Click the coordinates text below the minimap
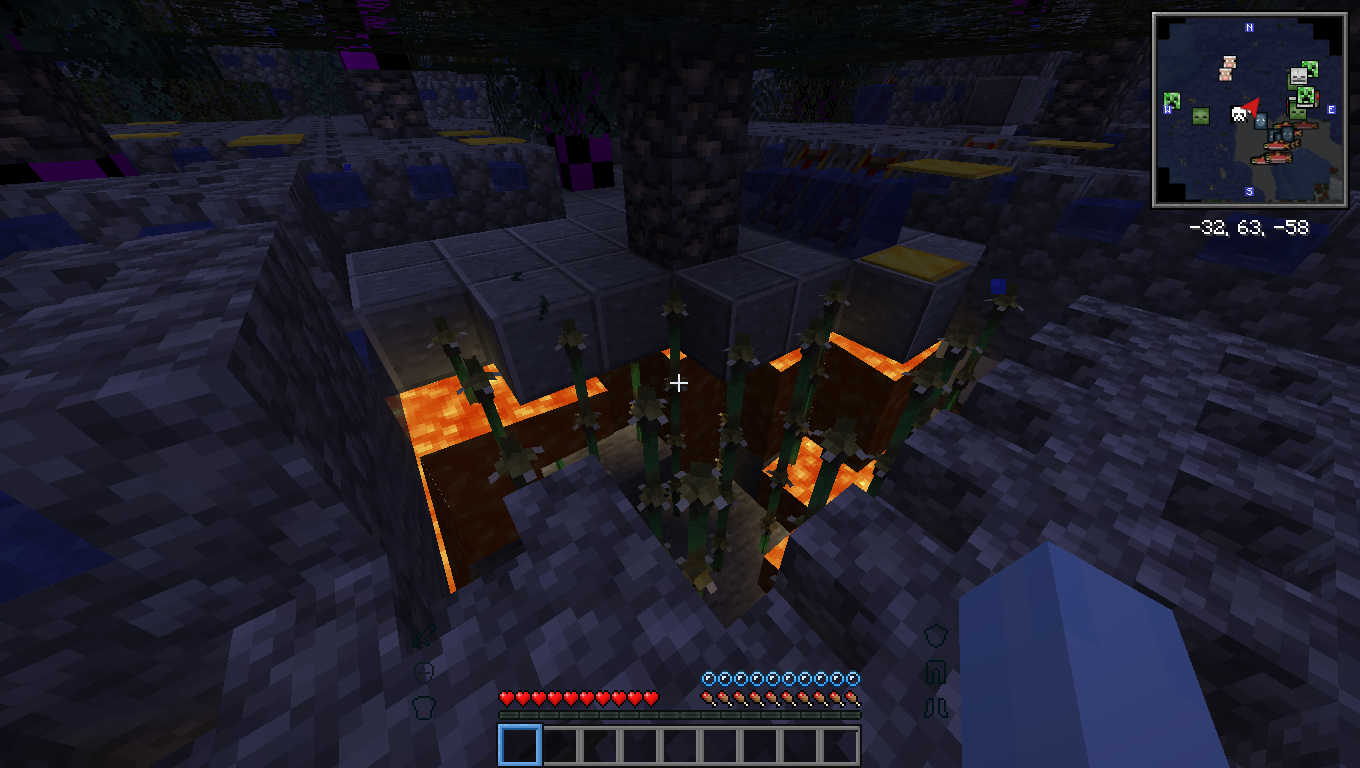Screen dimensions: 1360x768 1250,227
